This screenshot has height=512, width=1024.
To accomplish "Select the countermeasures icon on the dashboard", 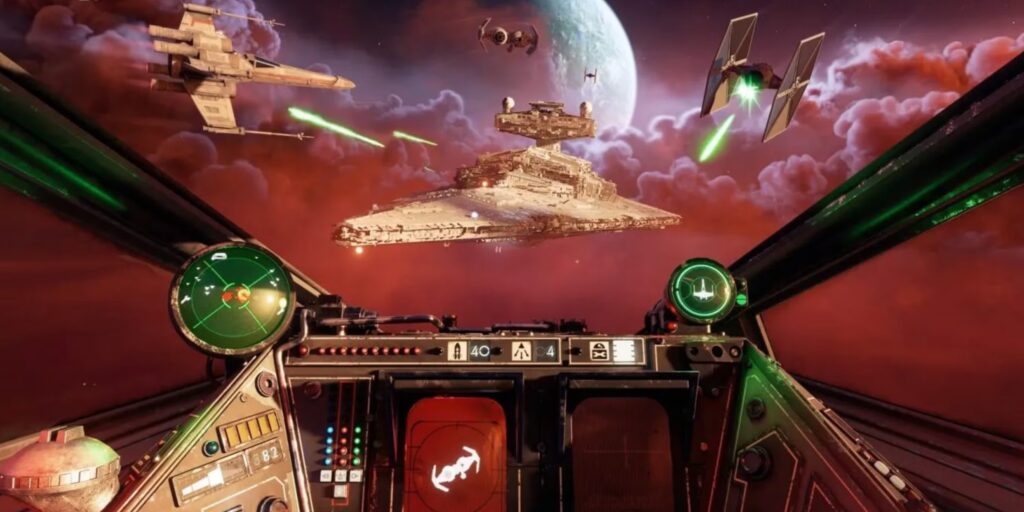I will coord(599,351).
